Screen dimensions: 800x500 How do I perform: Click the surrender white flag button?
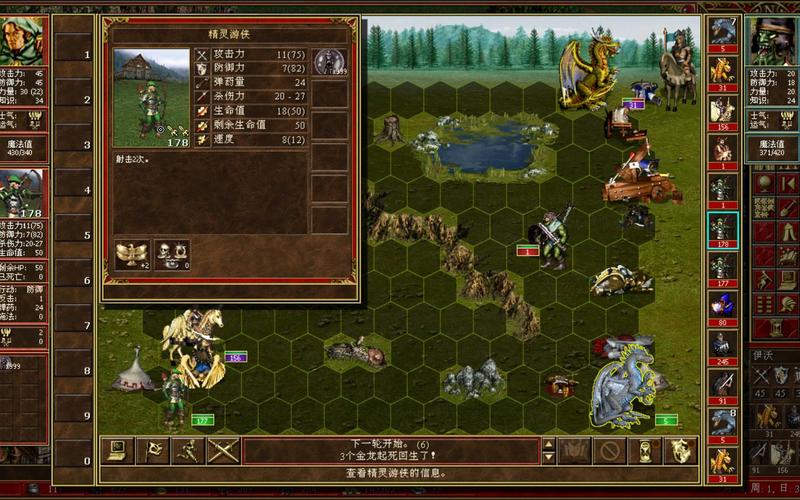153,451
